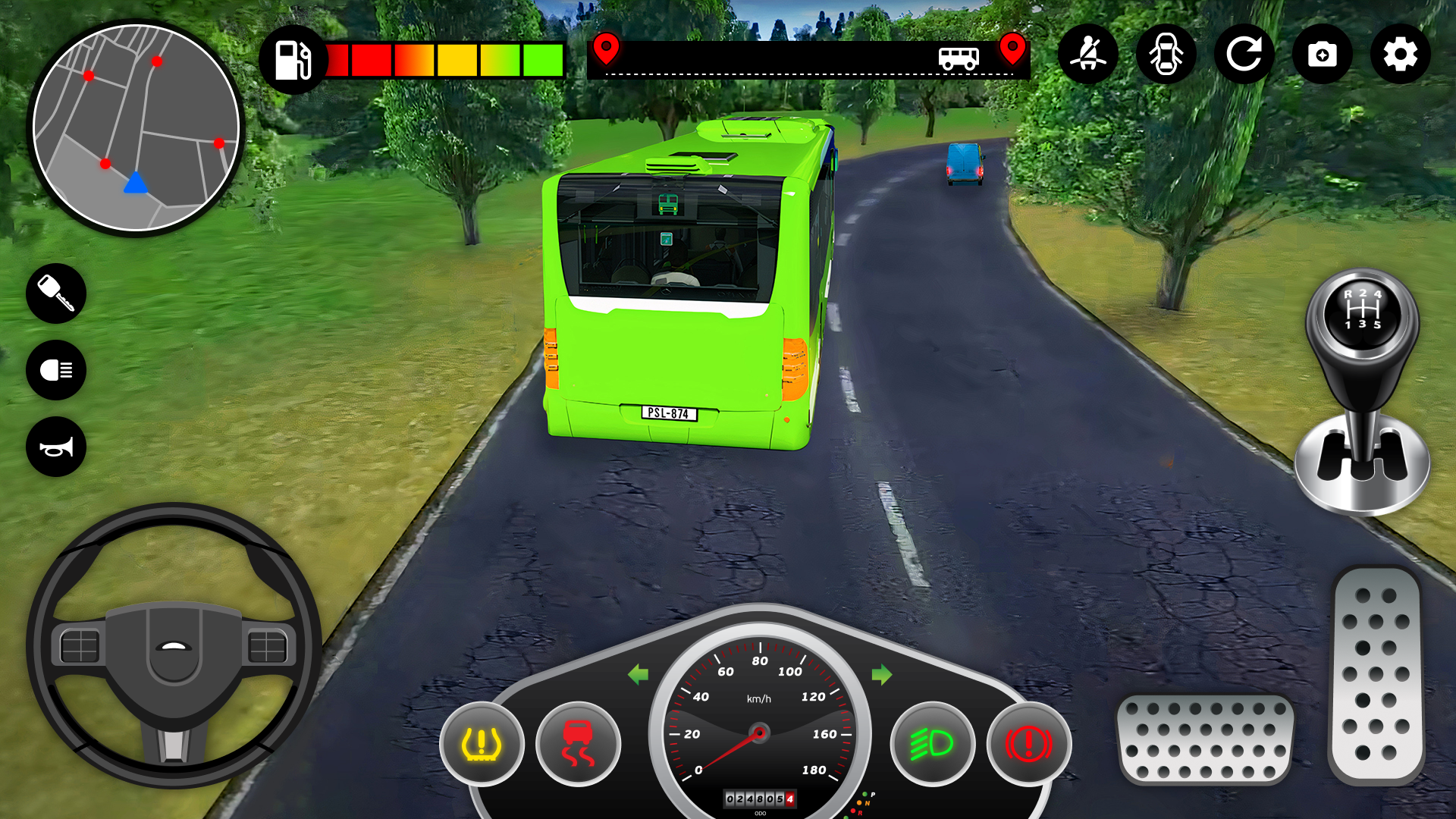This screenshot has width=1456, height=819.
Task: Open the circular minimap
Action: (x=136, y=127)
